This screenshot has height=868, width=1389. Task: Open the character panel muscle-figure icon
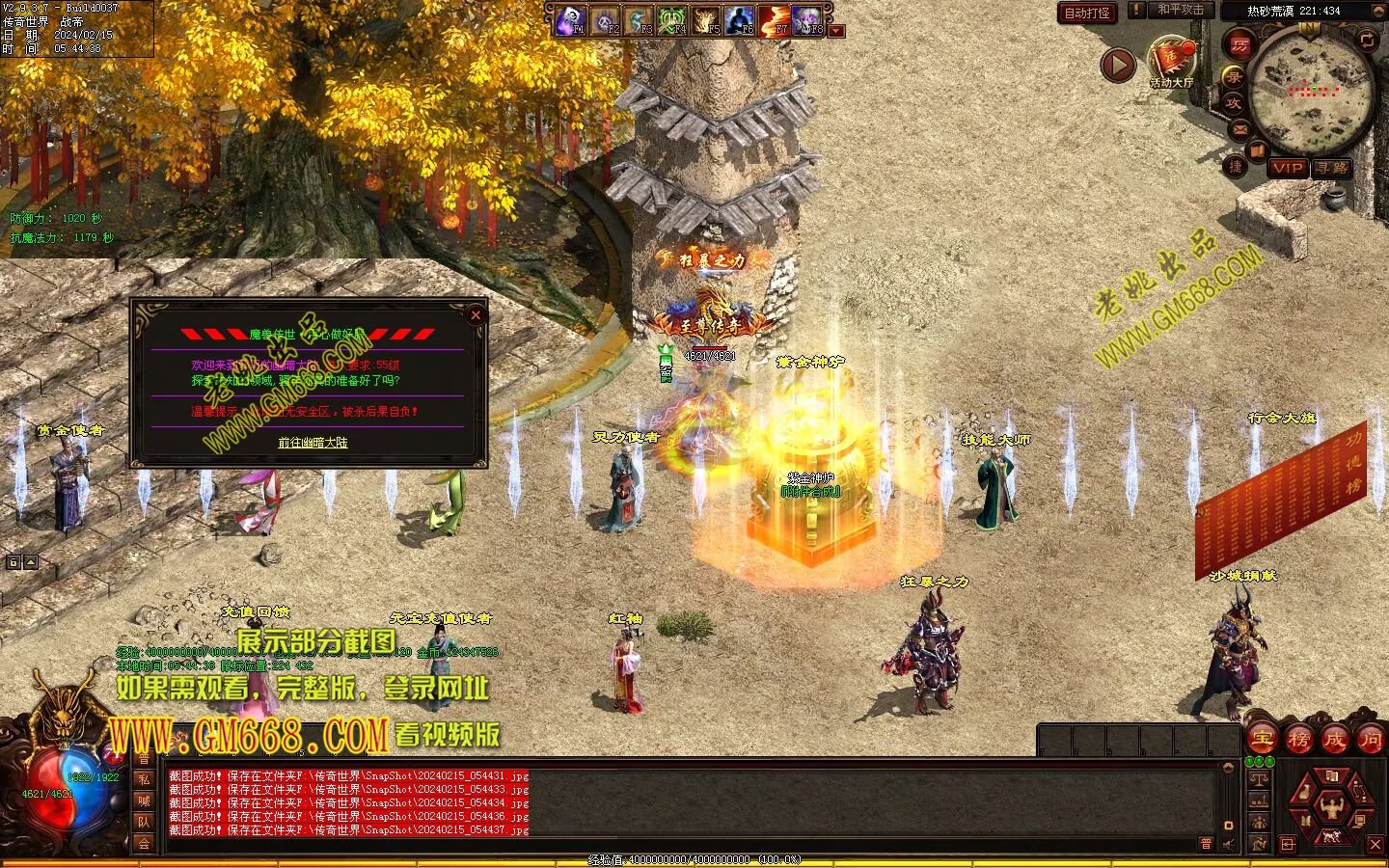tap(1331, 805)
